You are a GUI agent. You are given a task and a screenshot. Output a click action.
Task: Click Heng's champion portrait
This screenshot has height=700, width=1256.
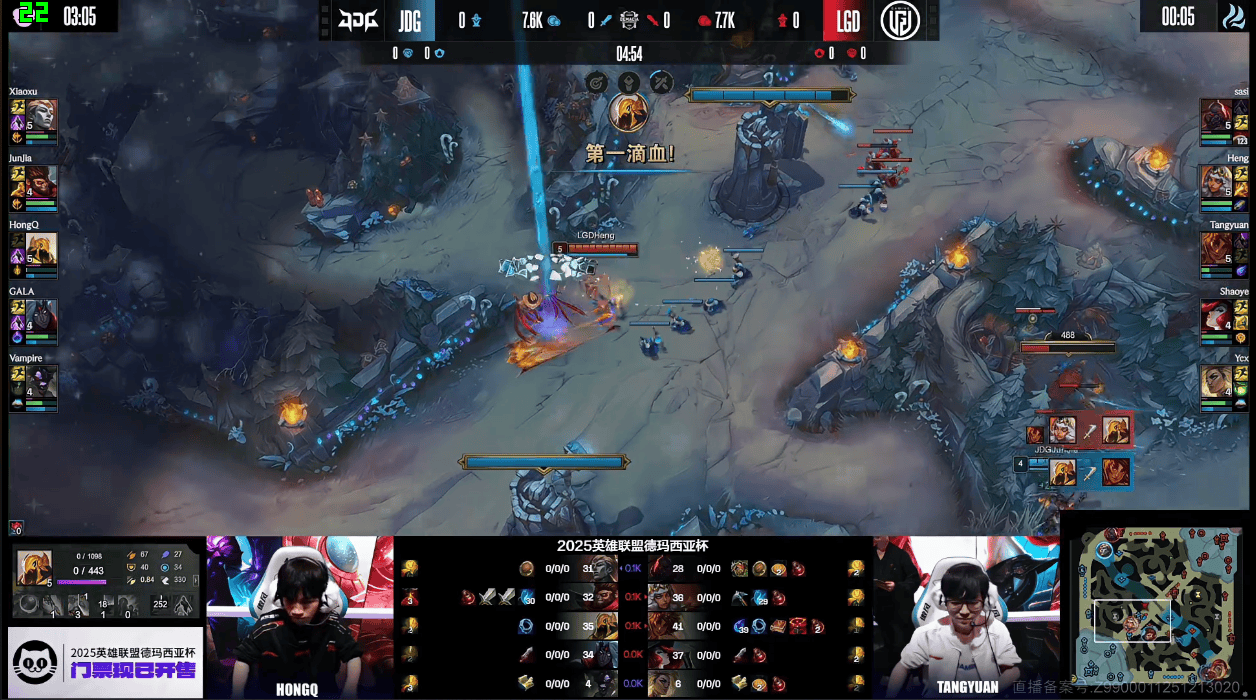tap(1216, 182)
